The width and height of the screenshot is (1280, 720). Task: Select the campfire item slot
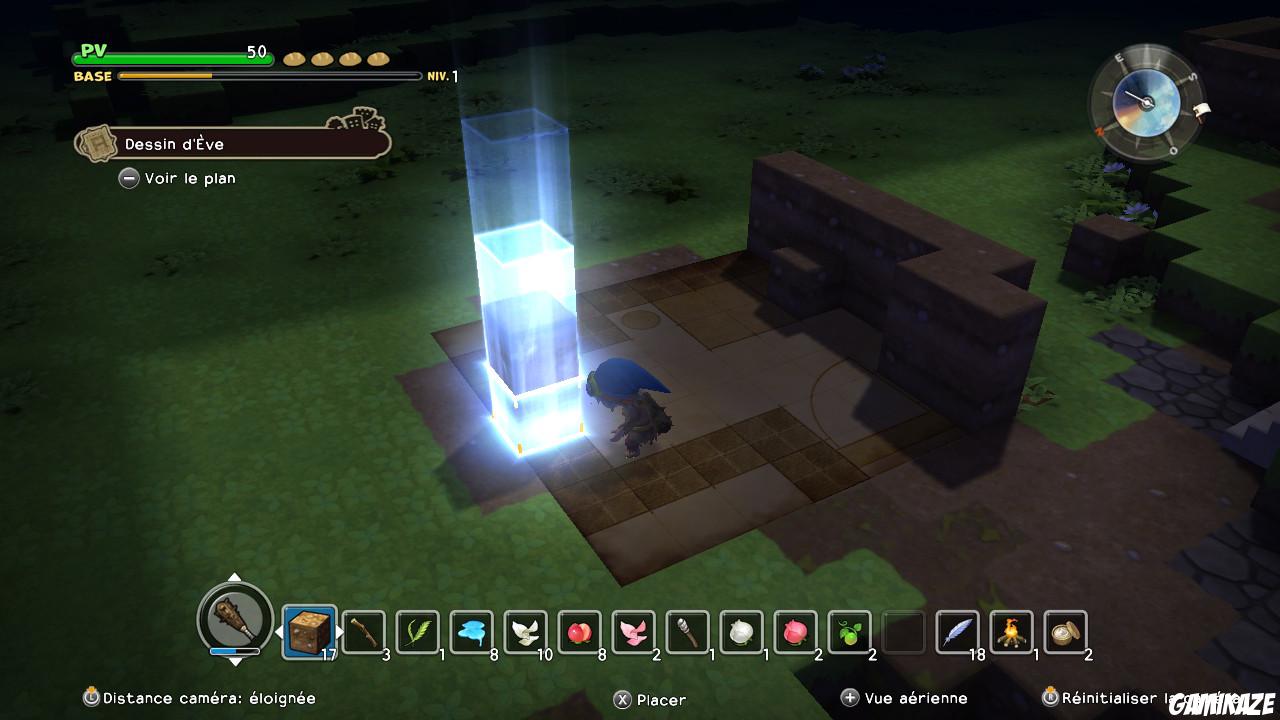click(x=1012, y=630)
